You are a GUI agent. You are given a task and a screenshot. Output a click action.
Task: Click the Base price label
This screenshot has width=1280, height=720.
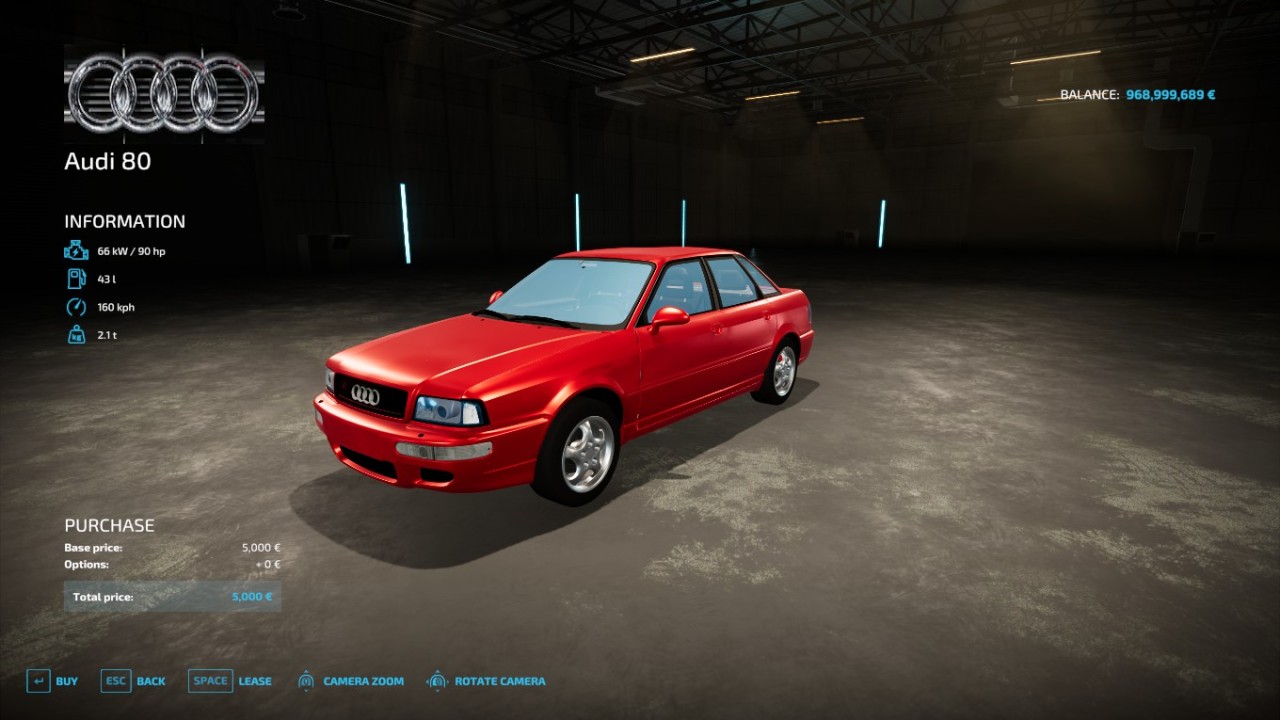pos(92,547)
